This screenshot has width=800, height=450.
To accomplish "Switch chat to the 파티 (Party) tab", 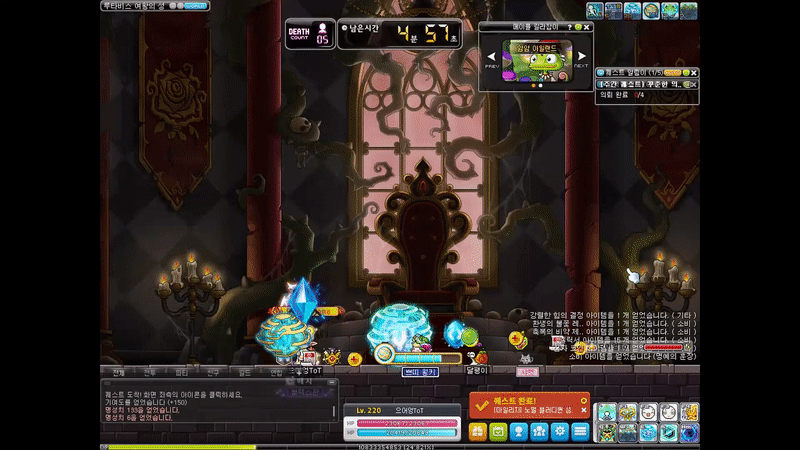I will (181, 372).
